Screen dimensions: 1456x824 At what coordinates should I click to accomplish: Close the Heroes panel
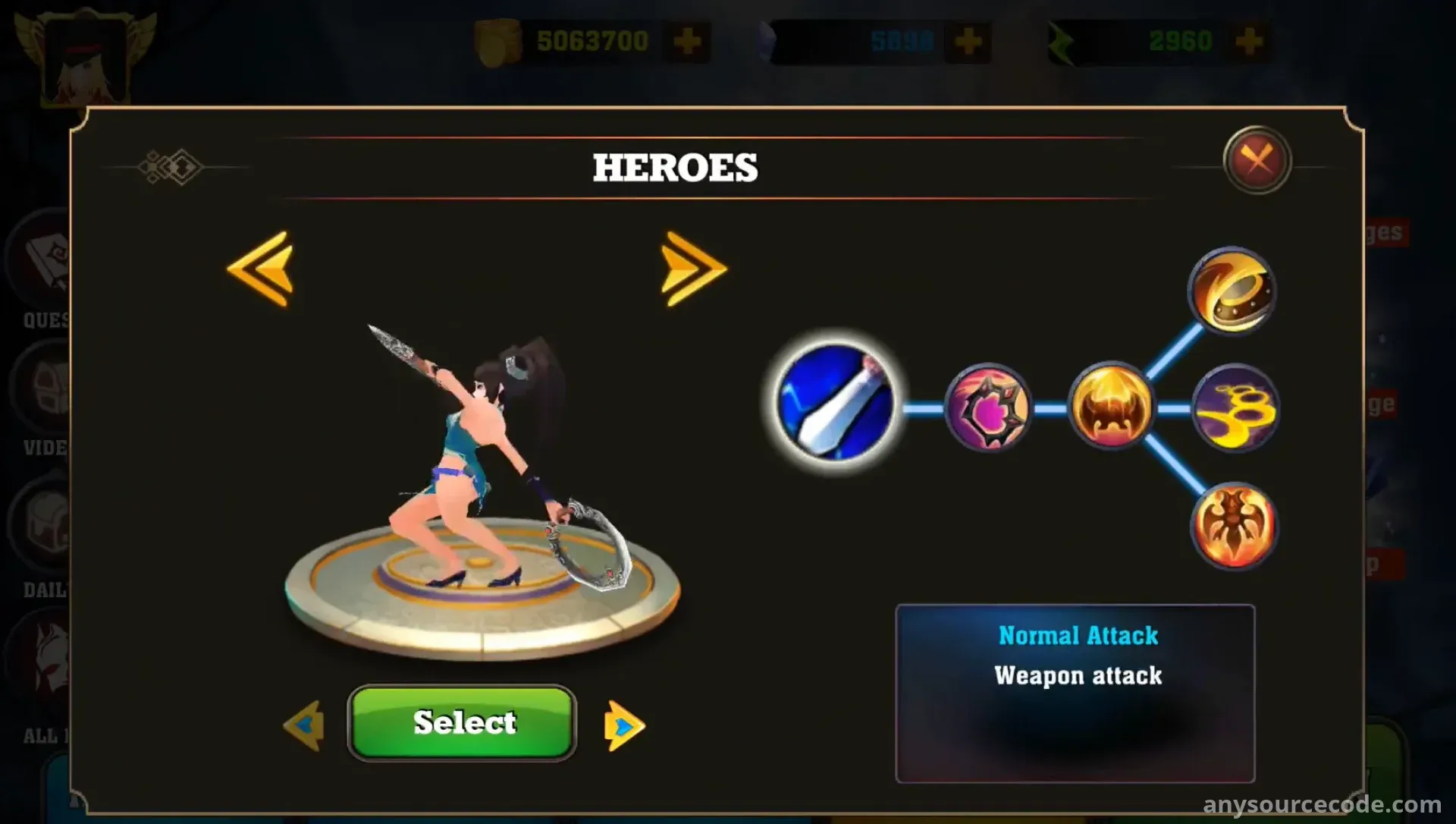(x=1257, y=160)
